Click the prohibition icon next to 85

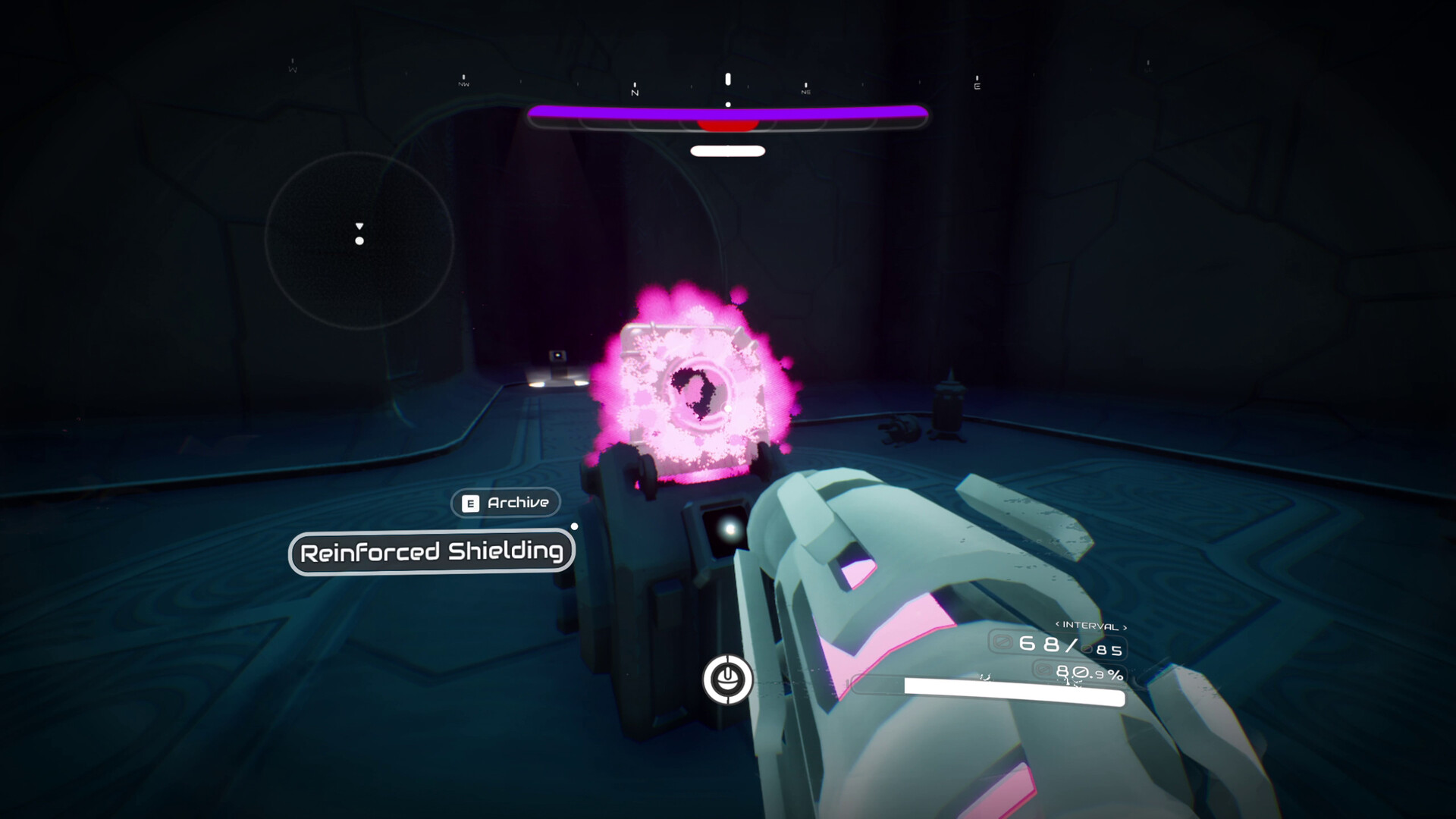coord(1087,650)
